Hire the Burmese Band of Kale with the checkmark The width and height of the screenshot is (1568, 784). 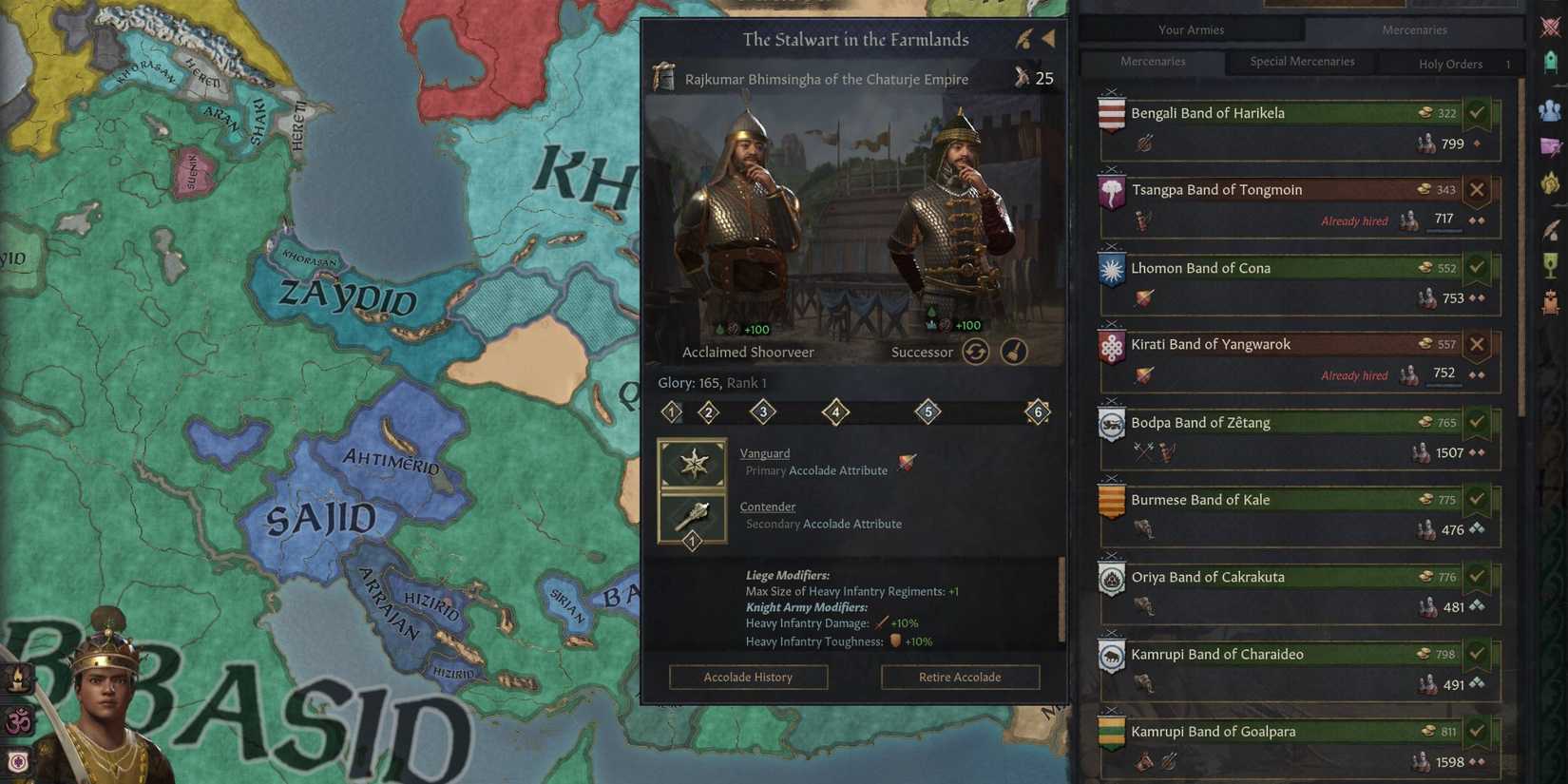[x=1477, y=498]
